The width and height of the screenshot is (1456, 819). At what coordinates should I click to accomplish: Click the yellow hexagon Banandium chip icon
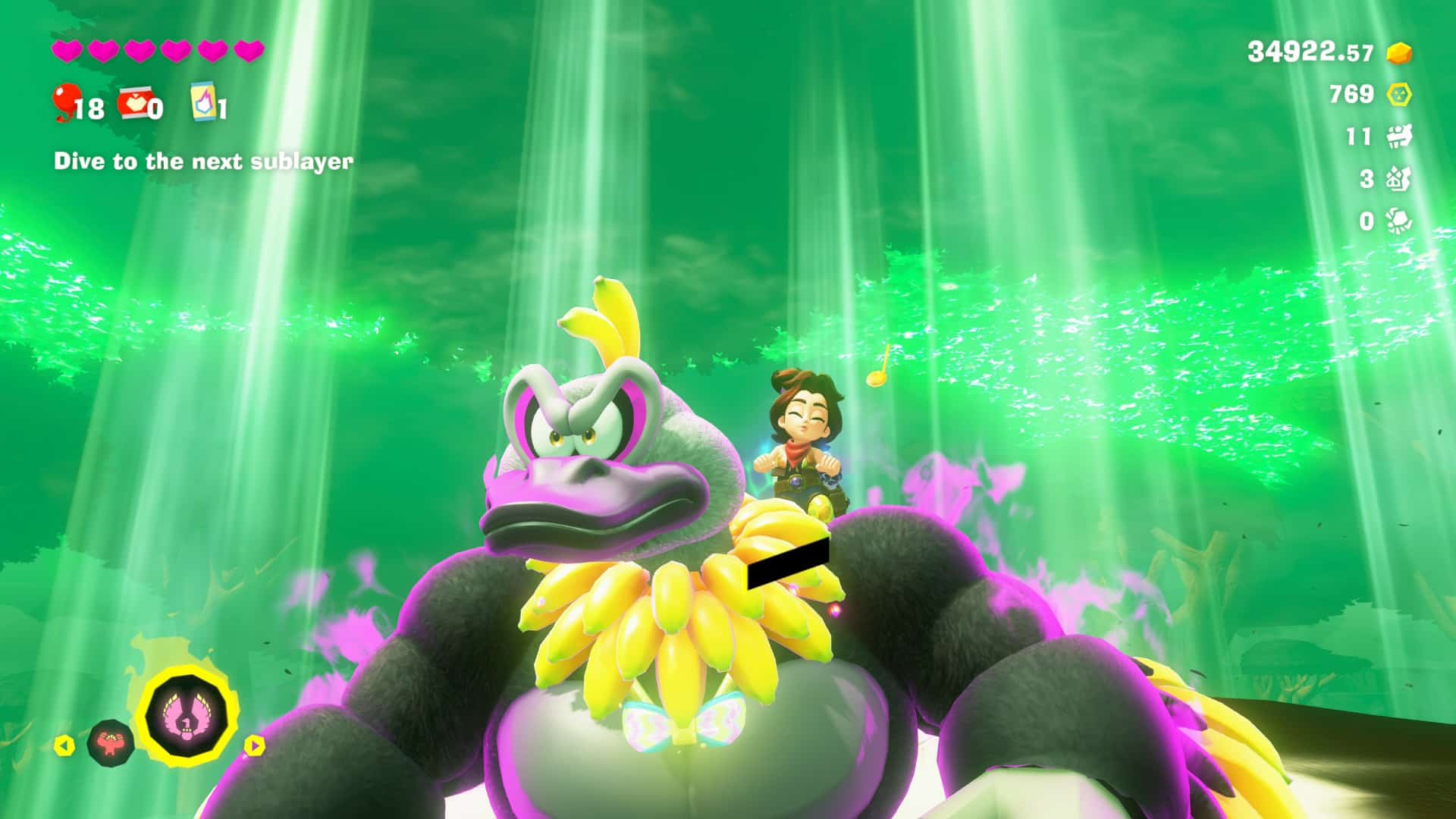[x=1399, y=95]
